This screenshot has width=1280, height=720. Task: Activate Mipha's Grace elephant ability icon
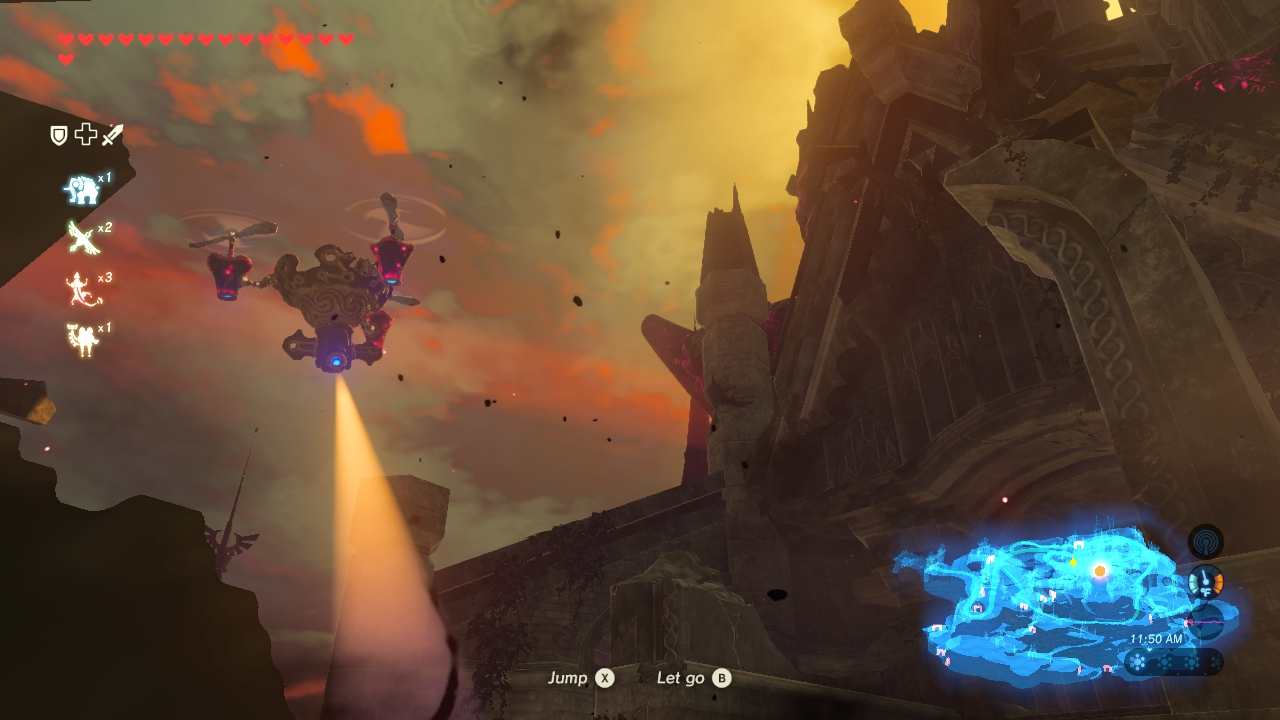coord(82,189)
